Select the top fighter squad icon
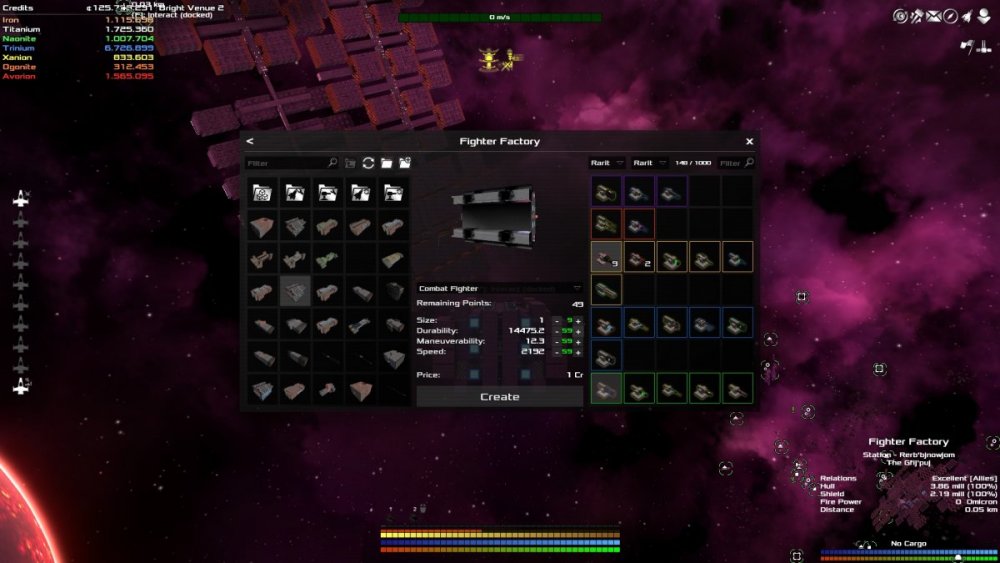Image resolution: width=1000 pixels, height=563 pixels. pyautogui.click(x=21, y=199)
